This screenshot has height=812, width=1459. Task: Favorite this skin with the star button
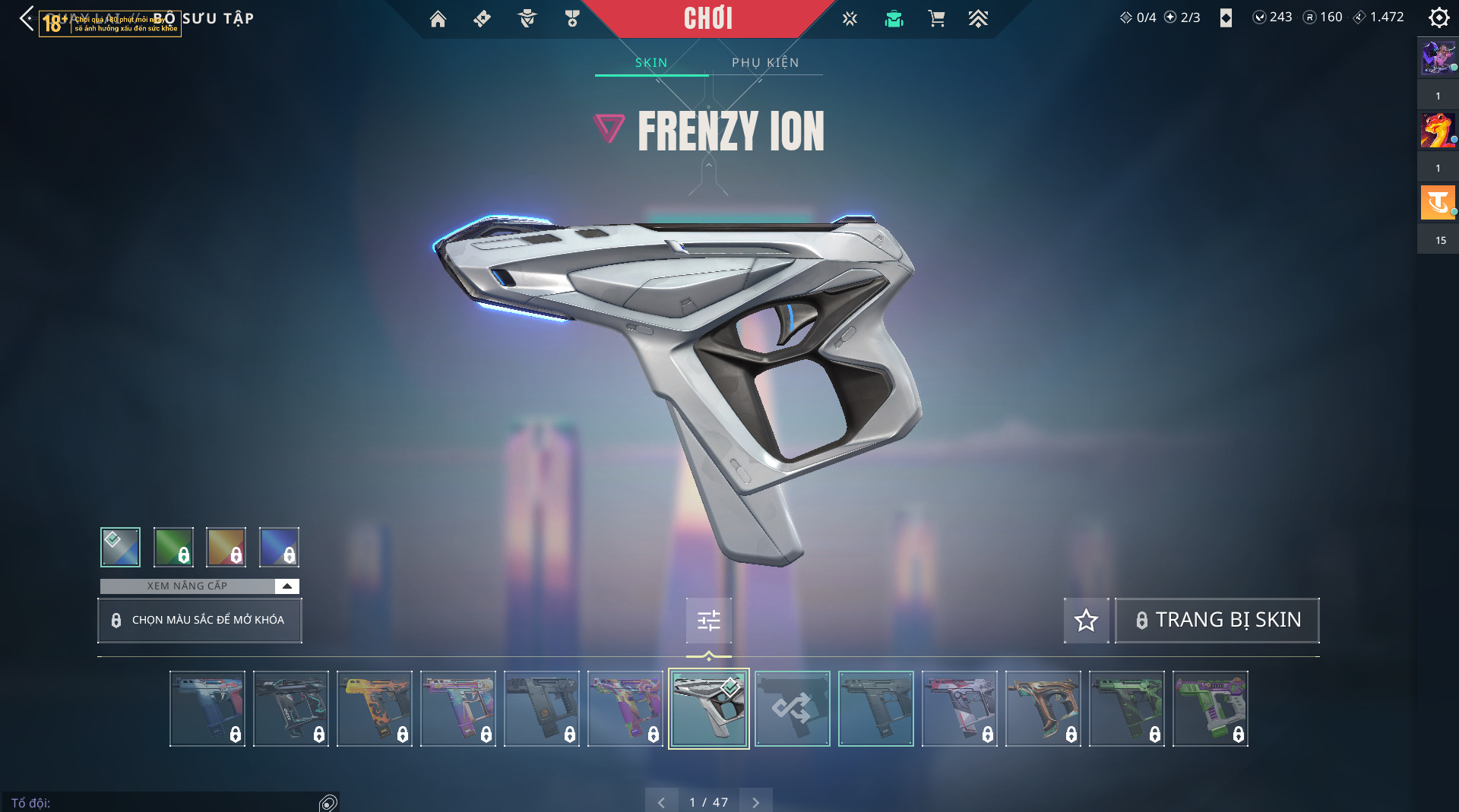[x=1086, y=620]
